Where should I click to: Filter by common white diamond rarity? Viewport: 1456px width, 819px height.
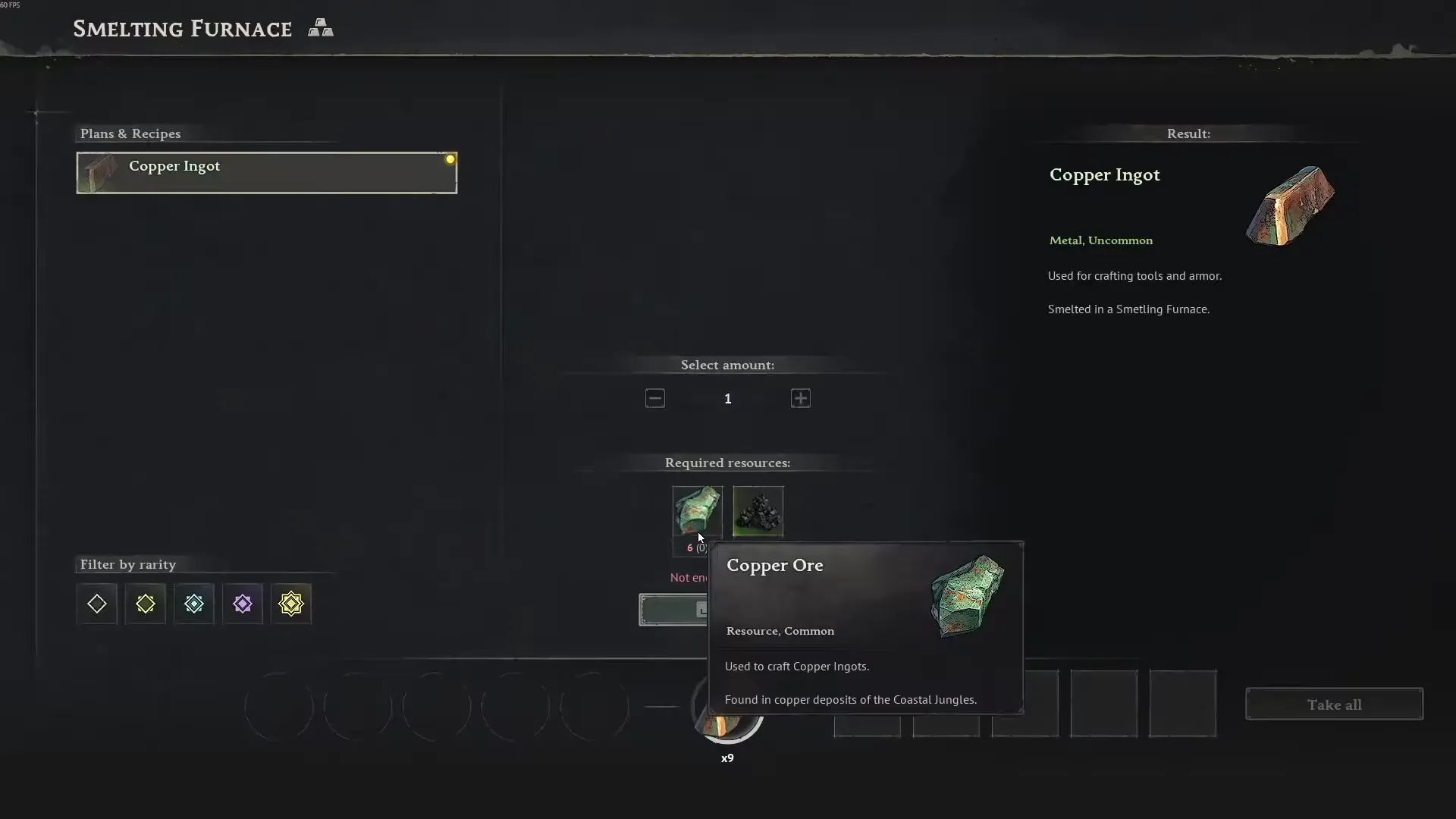click(x=97, y=604)
